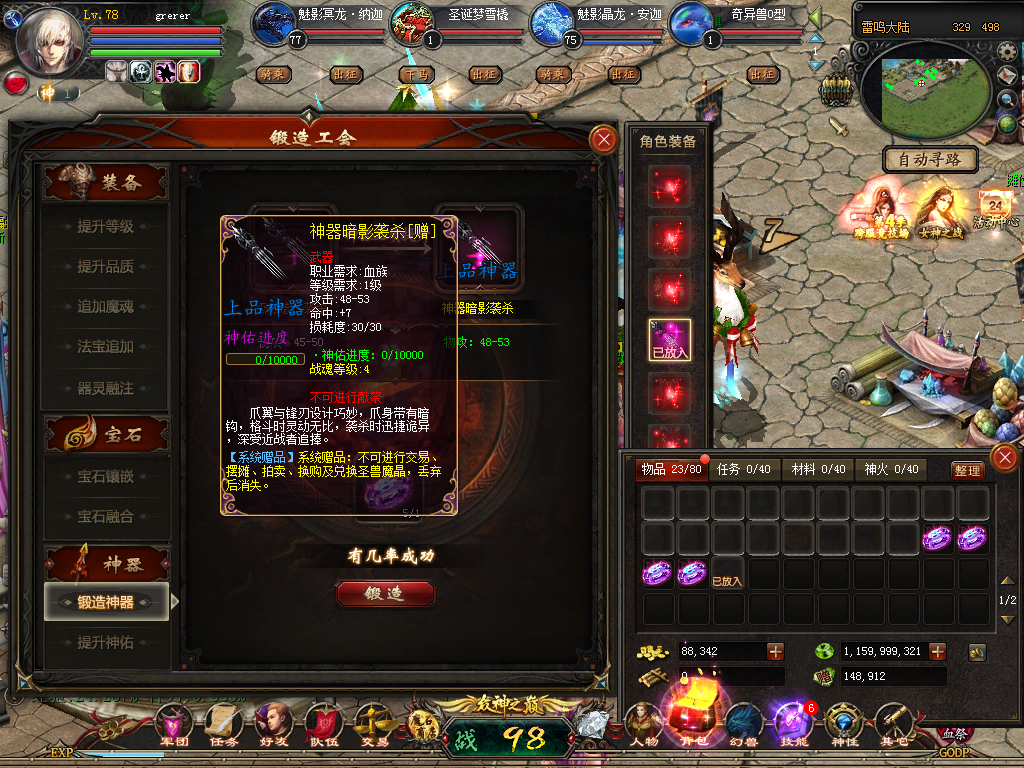Switch to the 任务 0/40 bag tab
The height and width of the screenshot is (768, 1024).
click(743, 469)
